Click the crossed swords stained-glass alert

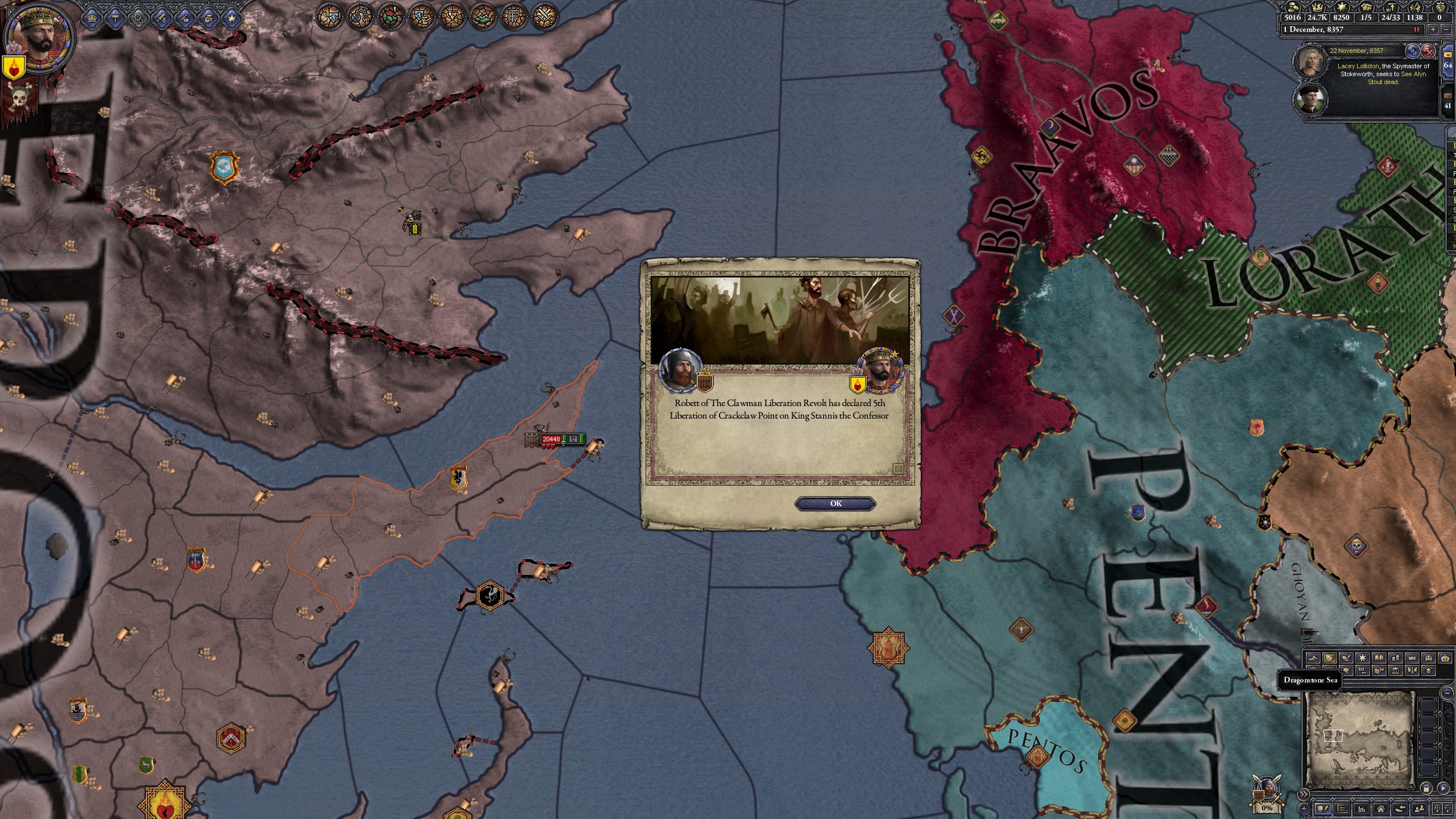[544, 17]
